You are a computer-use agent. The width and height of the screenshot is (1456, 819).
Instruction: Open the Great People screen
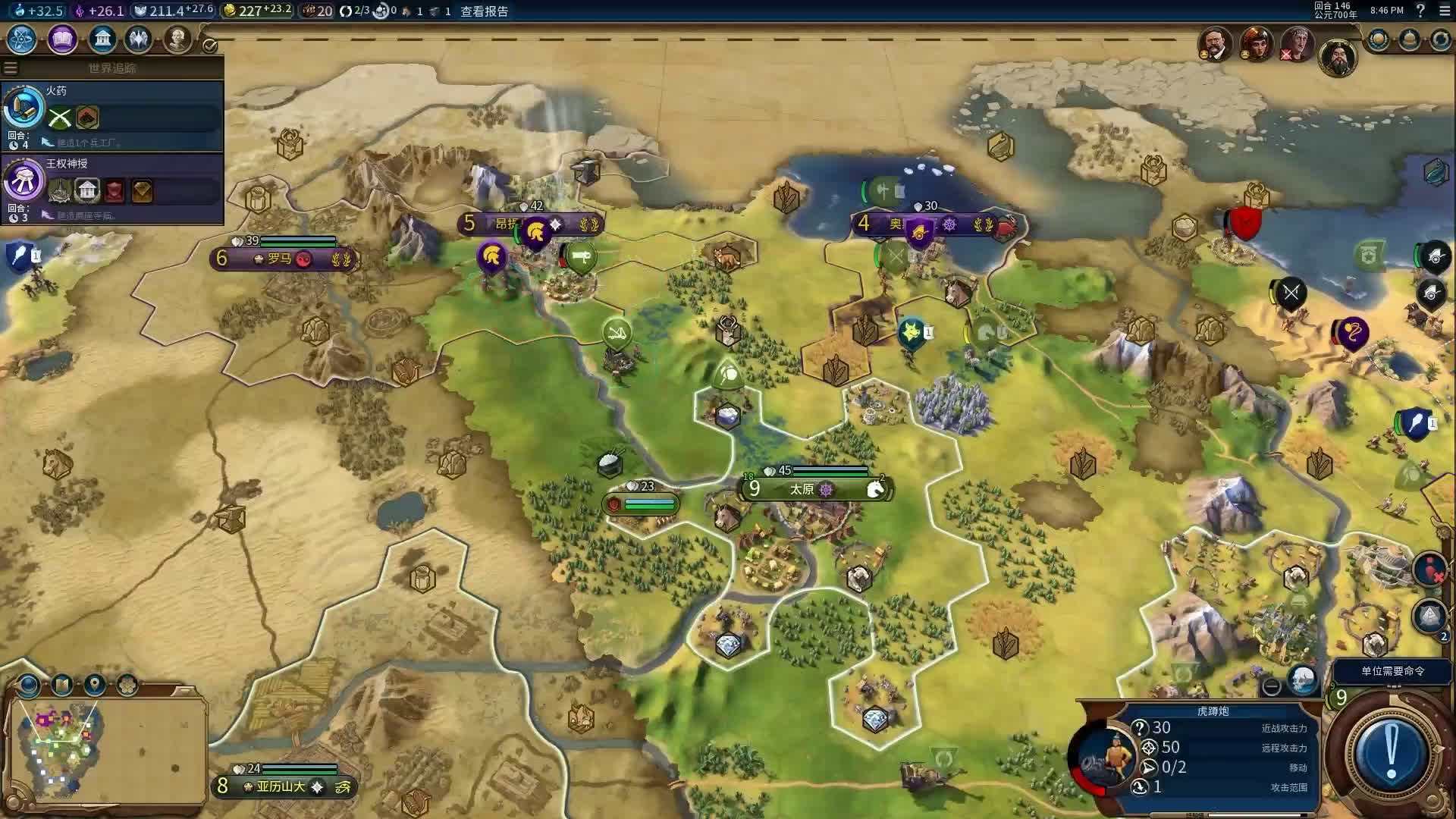(177, 39)
